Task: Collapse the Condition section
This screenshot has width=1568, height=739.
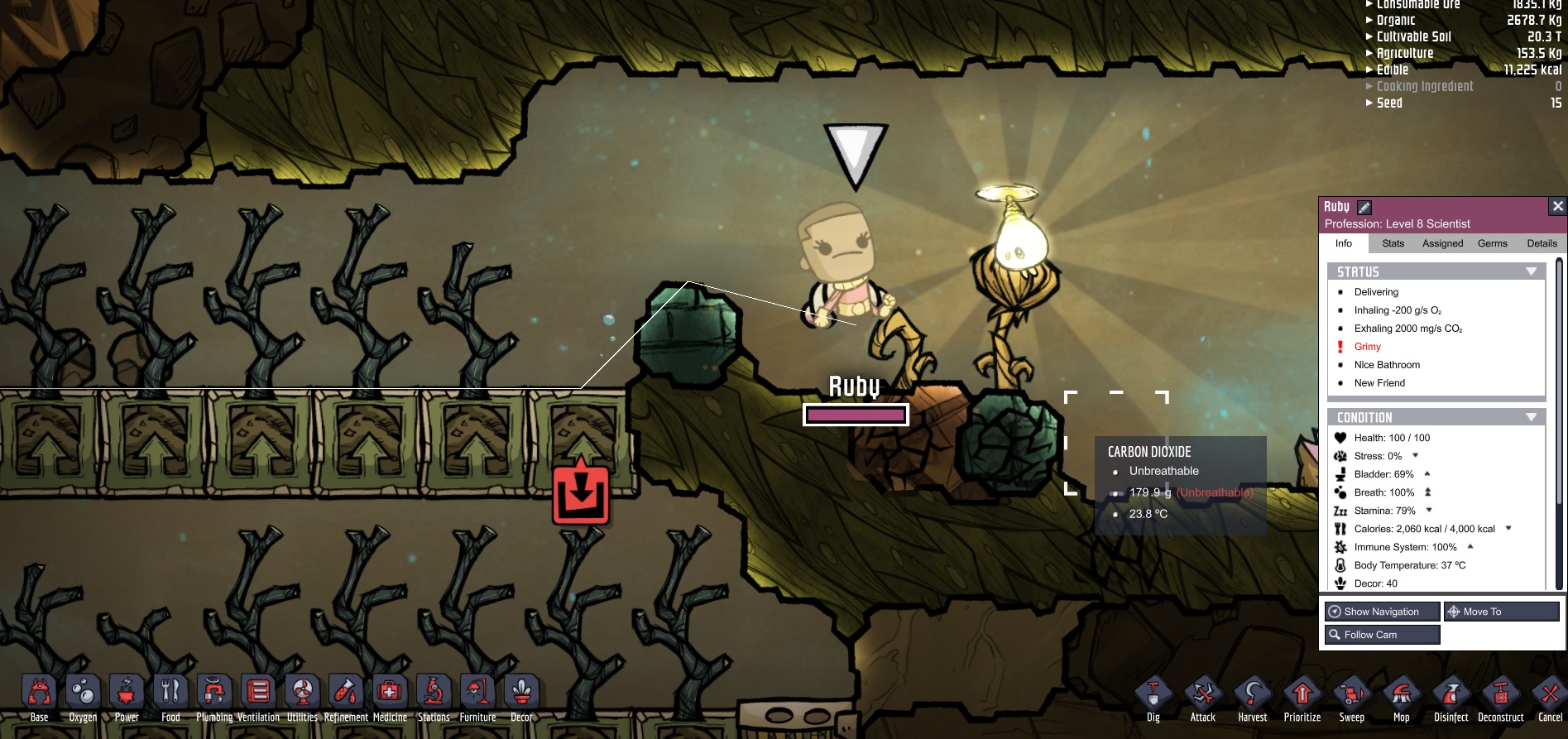Action: [x=1531, y=417]
